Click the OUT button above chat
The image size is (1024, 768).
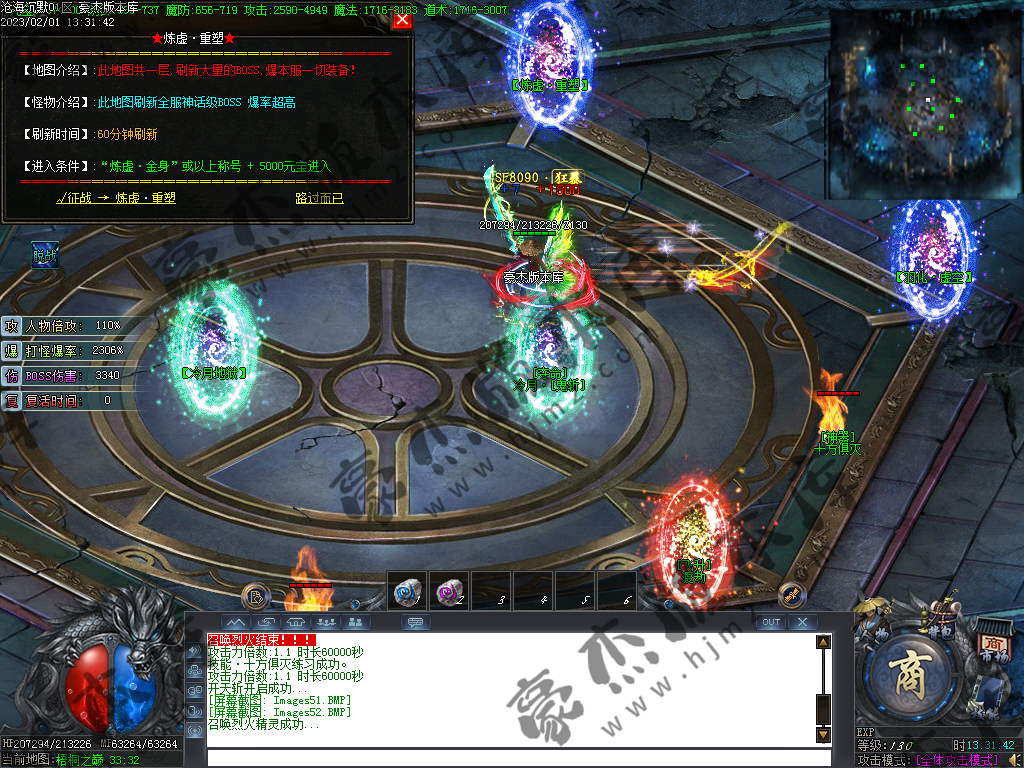[x=770, y=622]
